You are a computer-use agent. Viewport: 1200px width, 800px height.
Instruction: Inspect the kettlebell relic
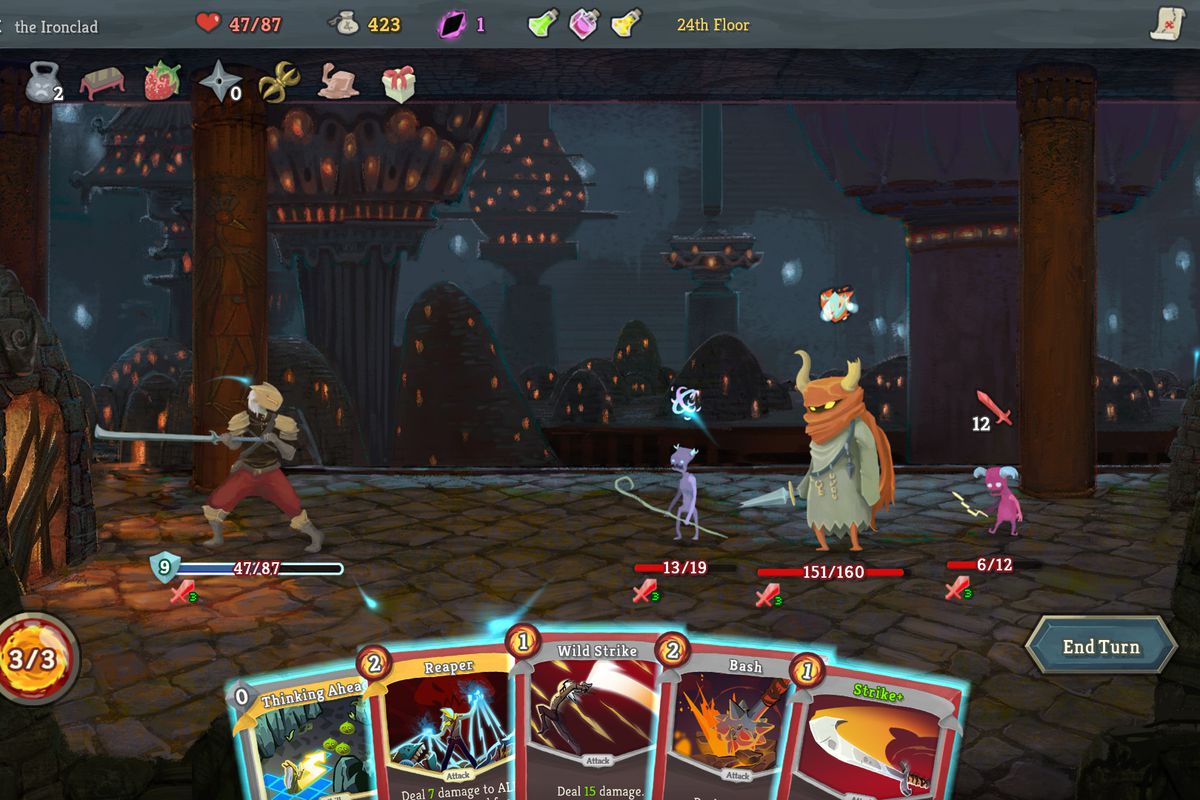42,82
